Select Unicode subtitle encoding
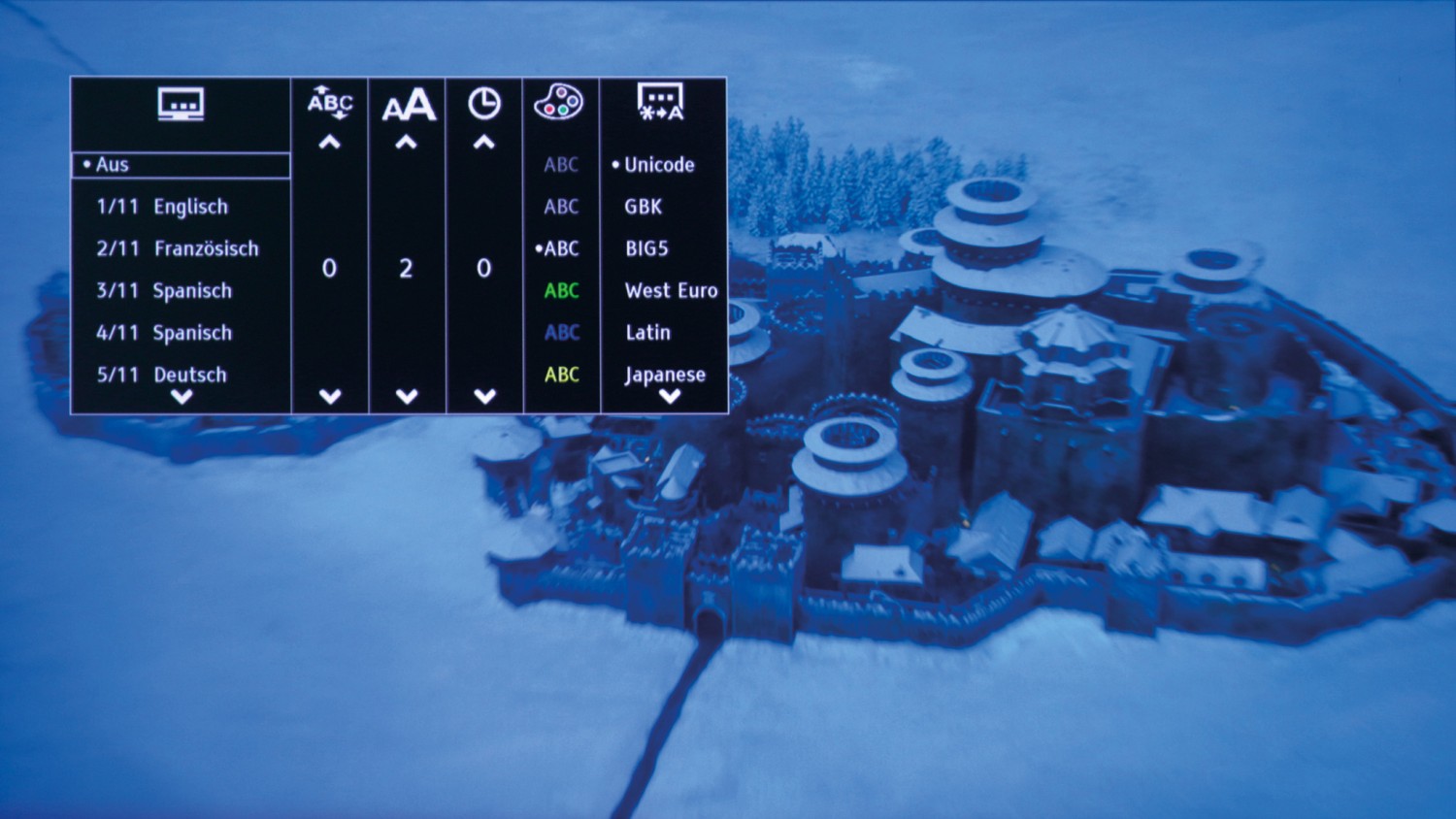The height and width of the screenshot is (819, 1456). (659, 165)
